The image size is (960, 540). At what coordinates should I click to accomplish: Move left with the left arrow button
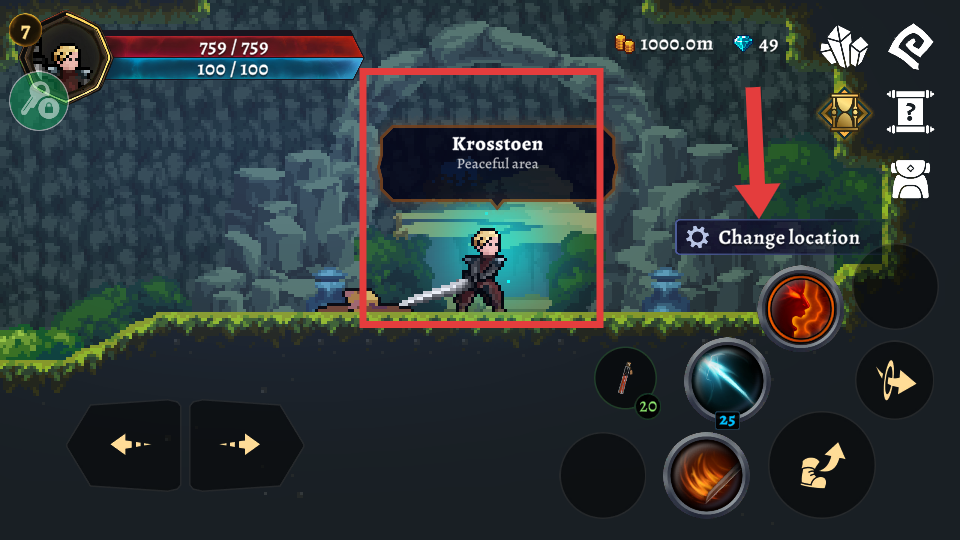(x=124, y=444)
